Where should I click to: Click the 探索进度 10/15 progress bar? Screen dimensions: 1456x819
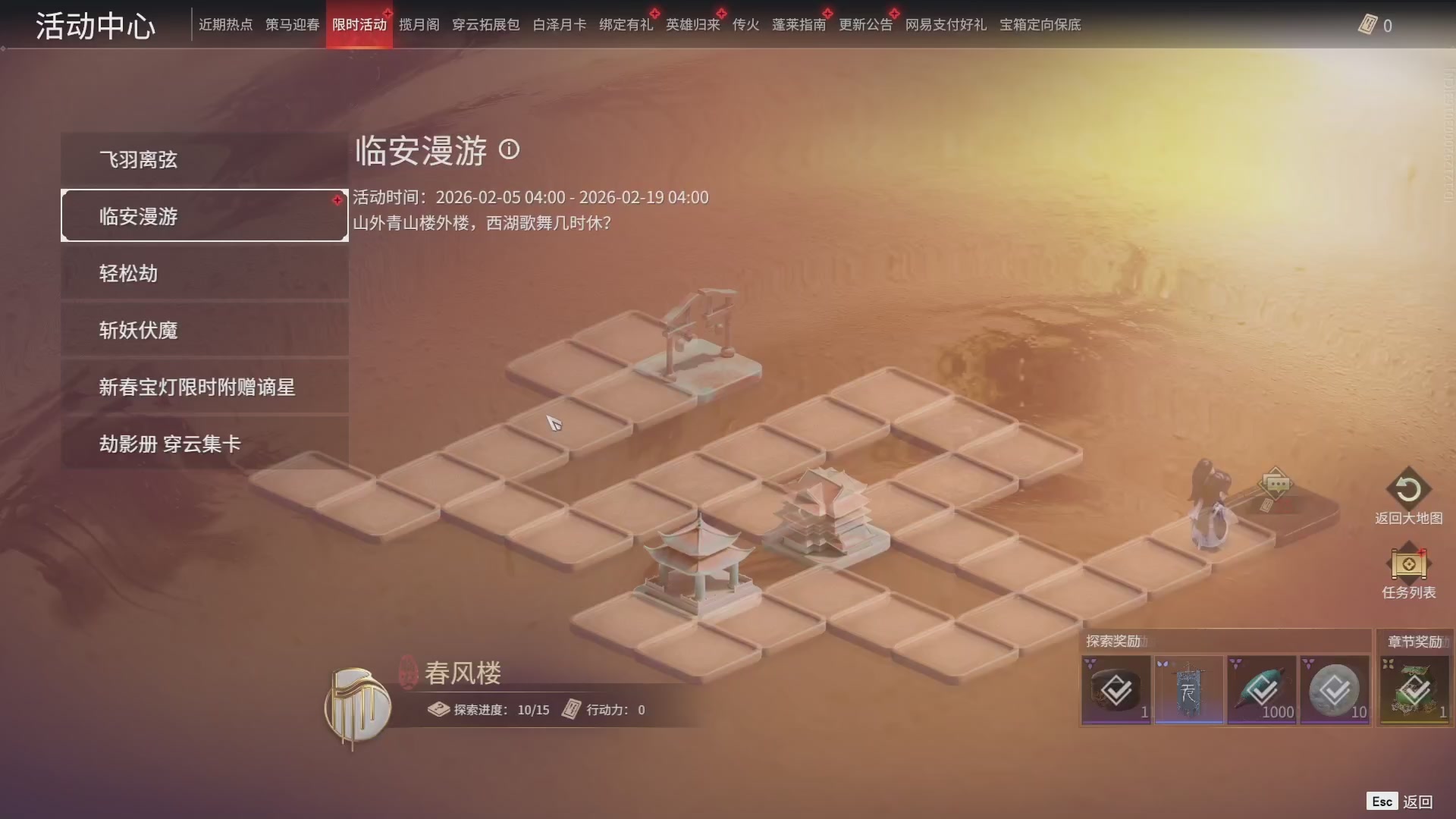pos(500,710)
